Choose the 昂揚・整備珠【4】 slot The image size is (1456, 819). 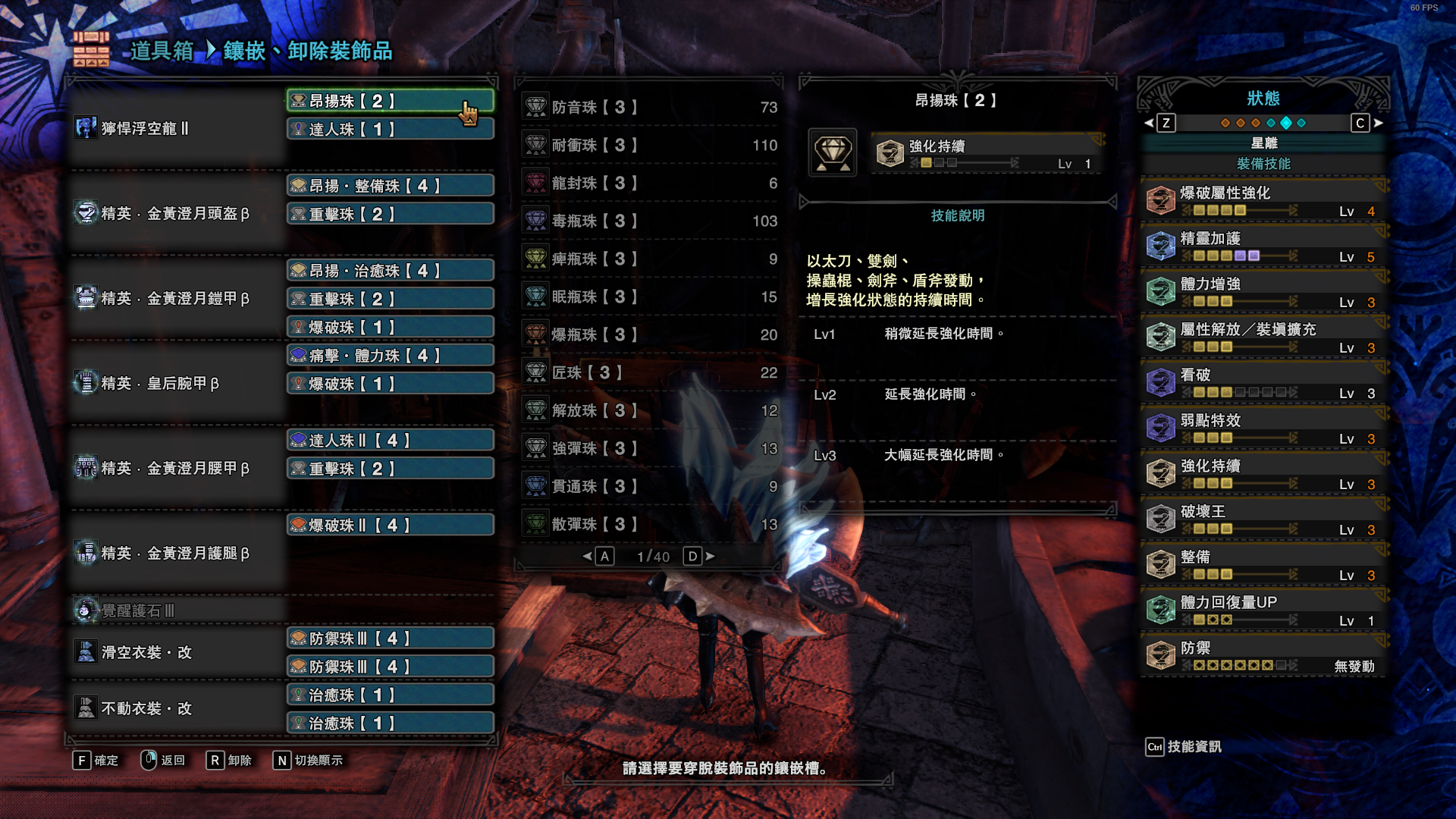pos(390,186)
